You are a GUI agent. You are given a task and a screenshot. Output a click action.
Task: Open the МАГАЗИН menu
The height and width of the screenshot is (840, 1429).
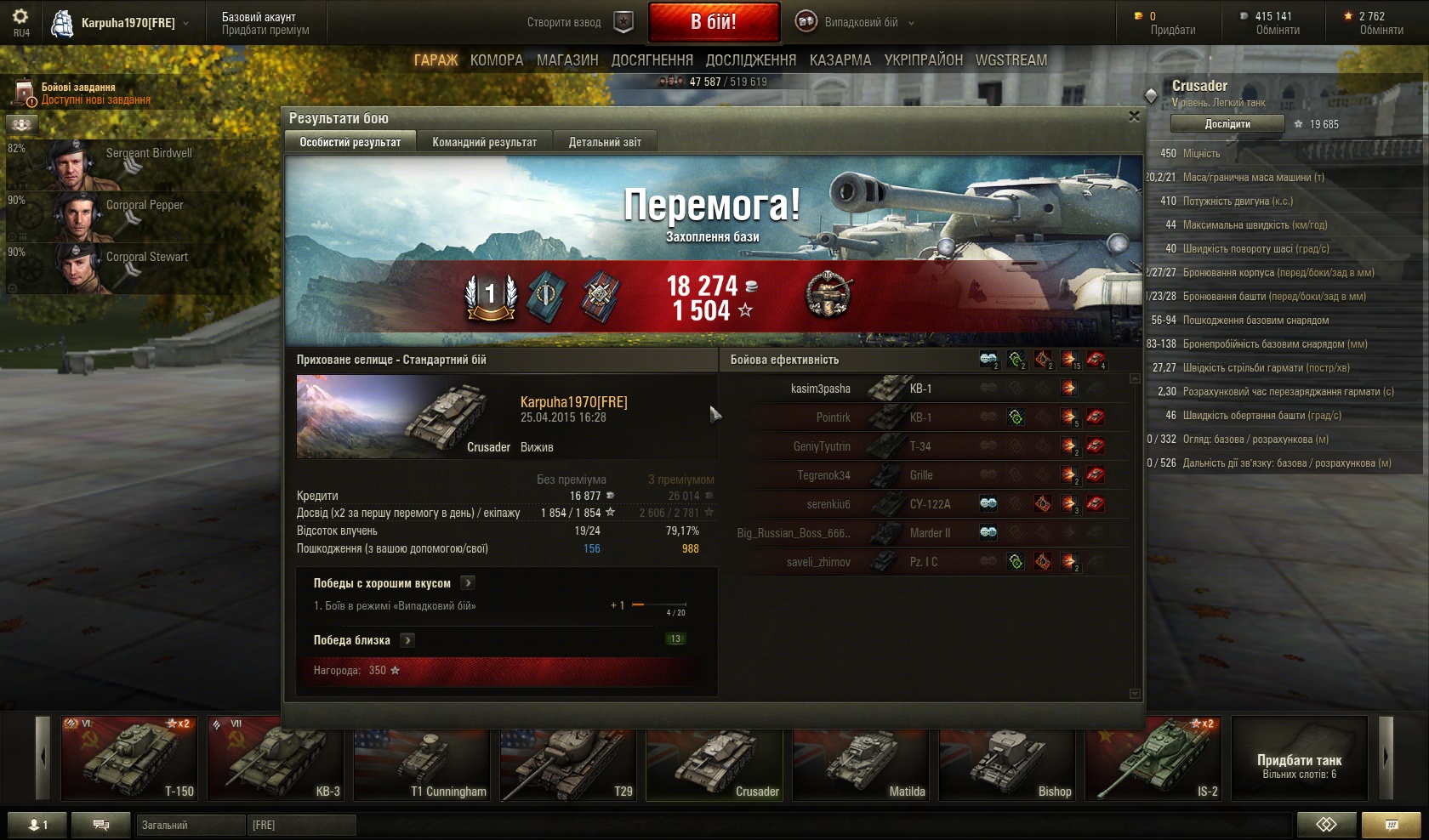(x=567, y=60)
